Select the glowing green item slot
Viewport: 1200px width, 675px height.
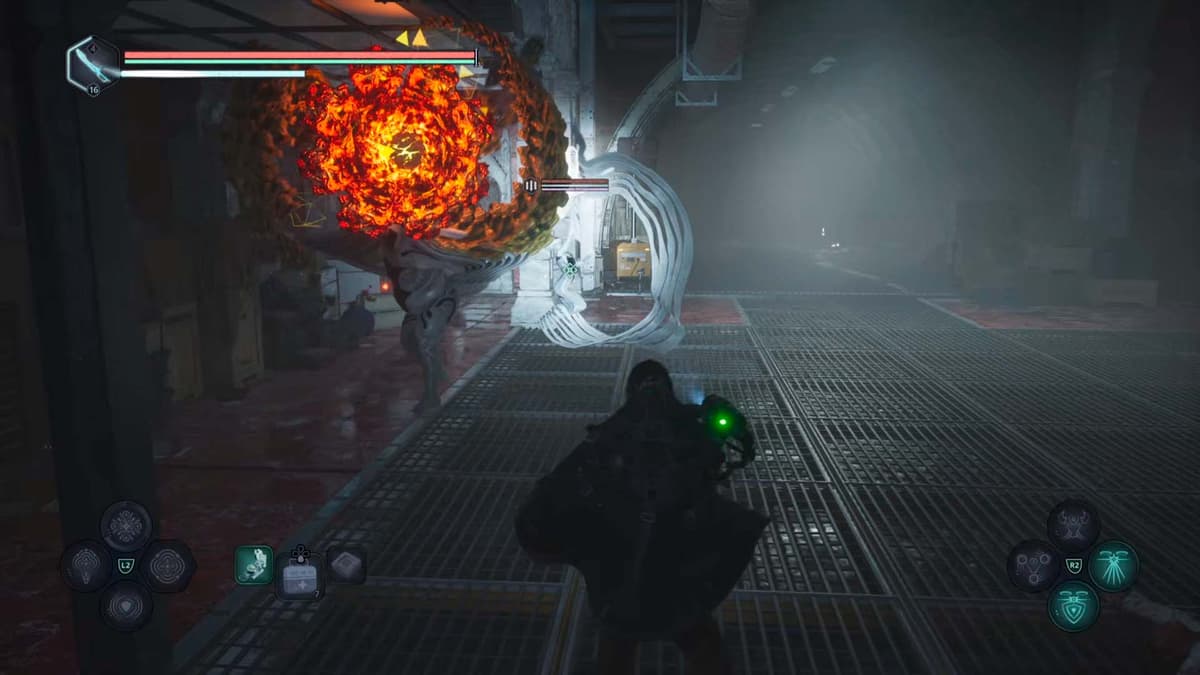click(254, 565)
